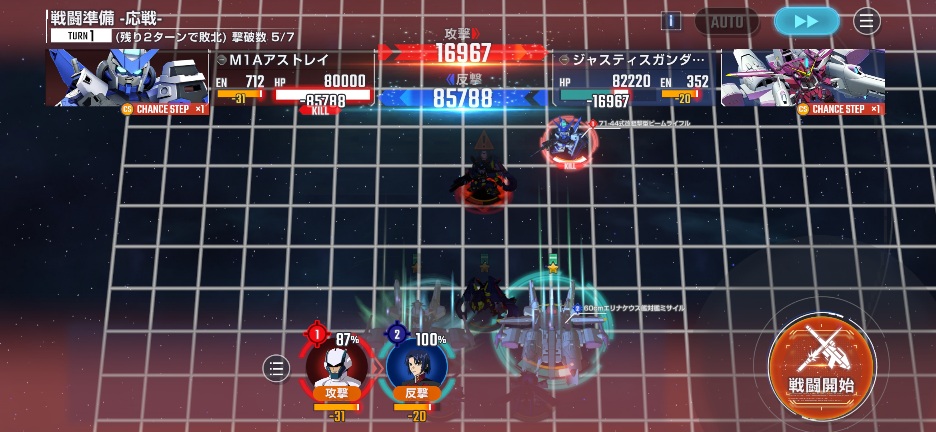Open the list button beside pilot portraits
This screenshot has height=432, width=936.
(276, 368)
